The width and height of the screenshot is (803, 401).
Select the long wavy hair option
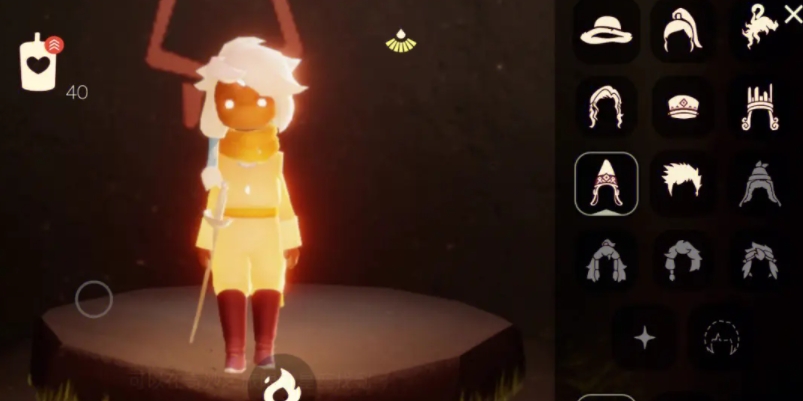tap(606, 106)
